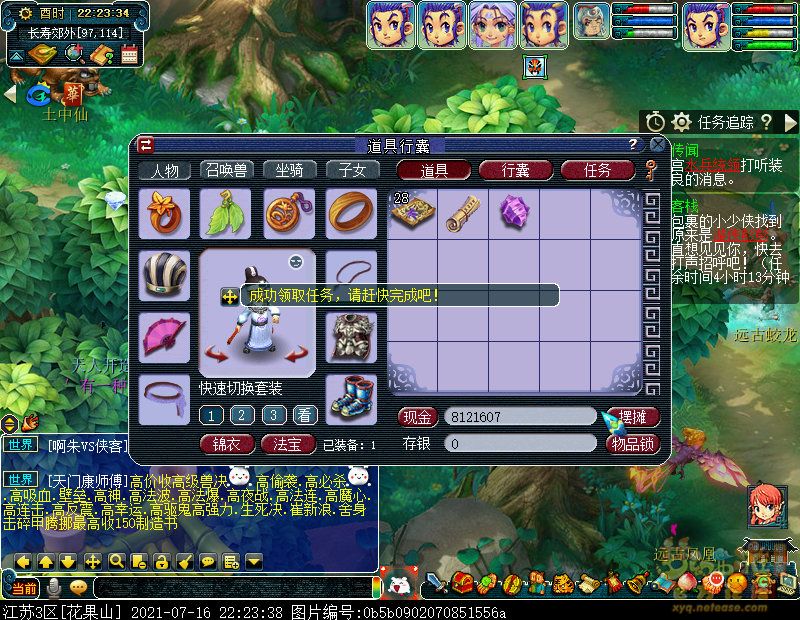Viewport: 800px width, 620px height.
Task: Open the 任务 quest items tab
Action: (597, 170)
